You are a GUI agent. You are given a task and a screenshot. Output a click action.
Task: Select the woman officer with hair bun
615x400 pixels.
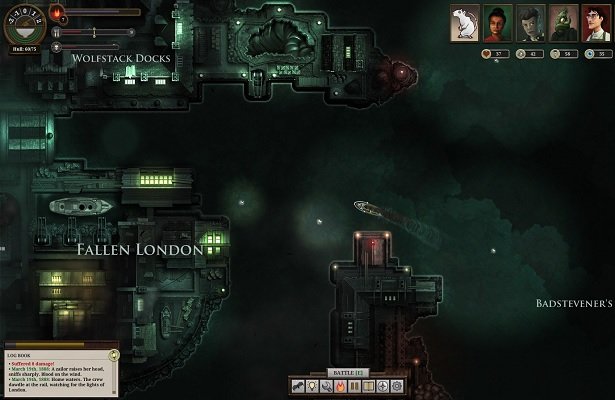(x=498, y=22)
